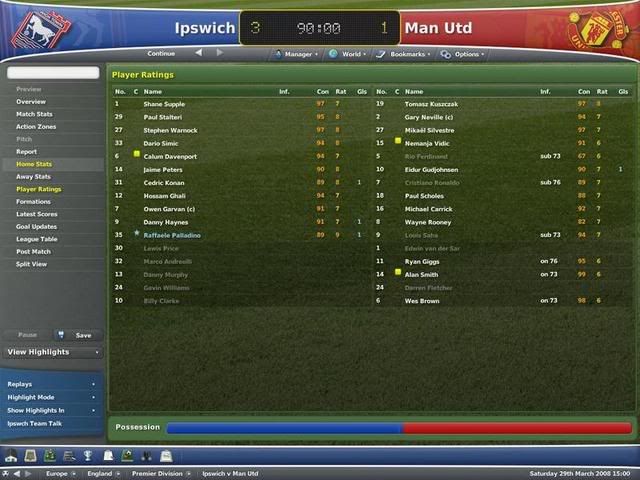Open the View Highlights dropdown

pos(53,352)
